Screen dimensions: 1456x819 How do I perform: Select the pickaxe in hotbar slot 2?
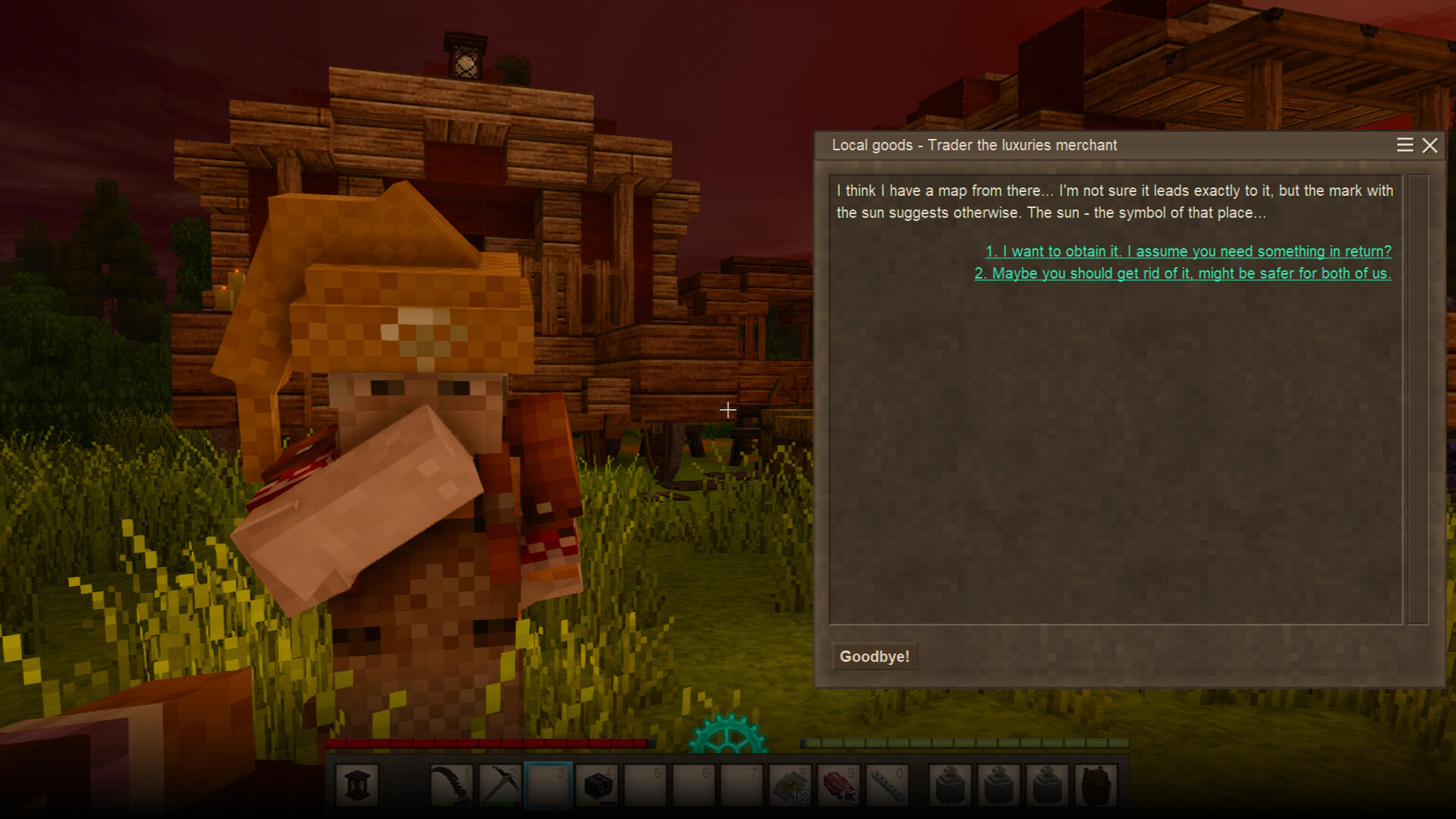[500, 785]
